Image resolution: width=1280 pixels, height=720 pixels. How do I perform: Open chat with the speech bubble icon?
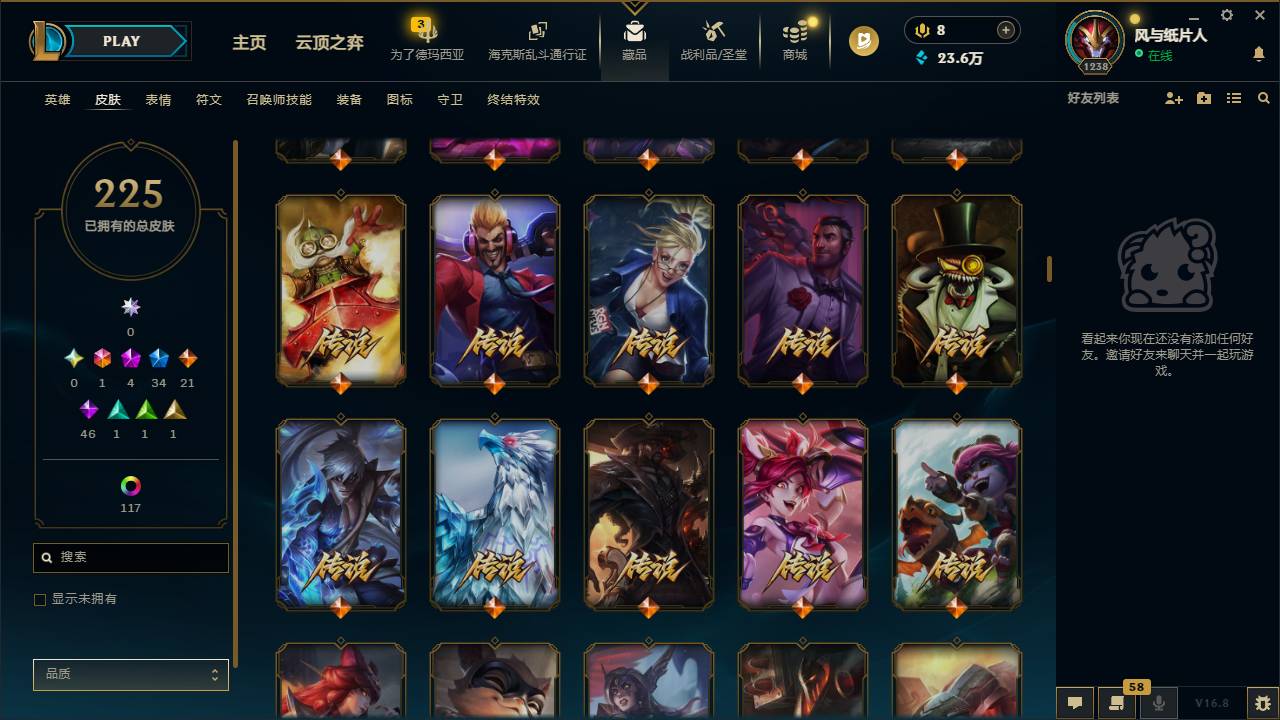coord(1074,703)
